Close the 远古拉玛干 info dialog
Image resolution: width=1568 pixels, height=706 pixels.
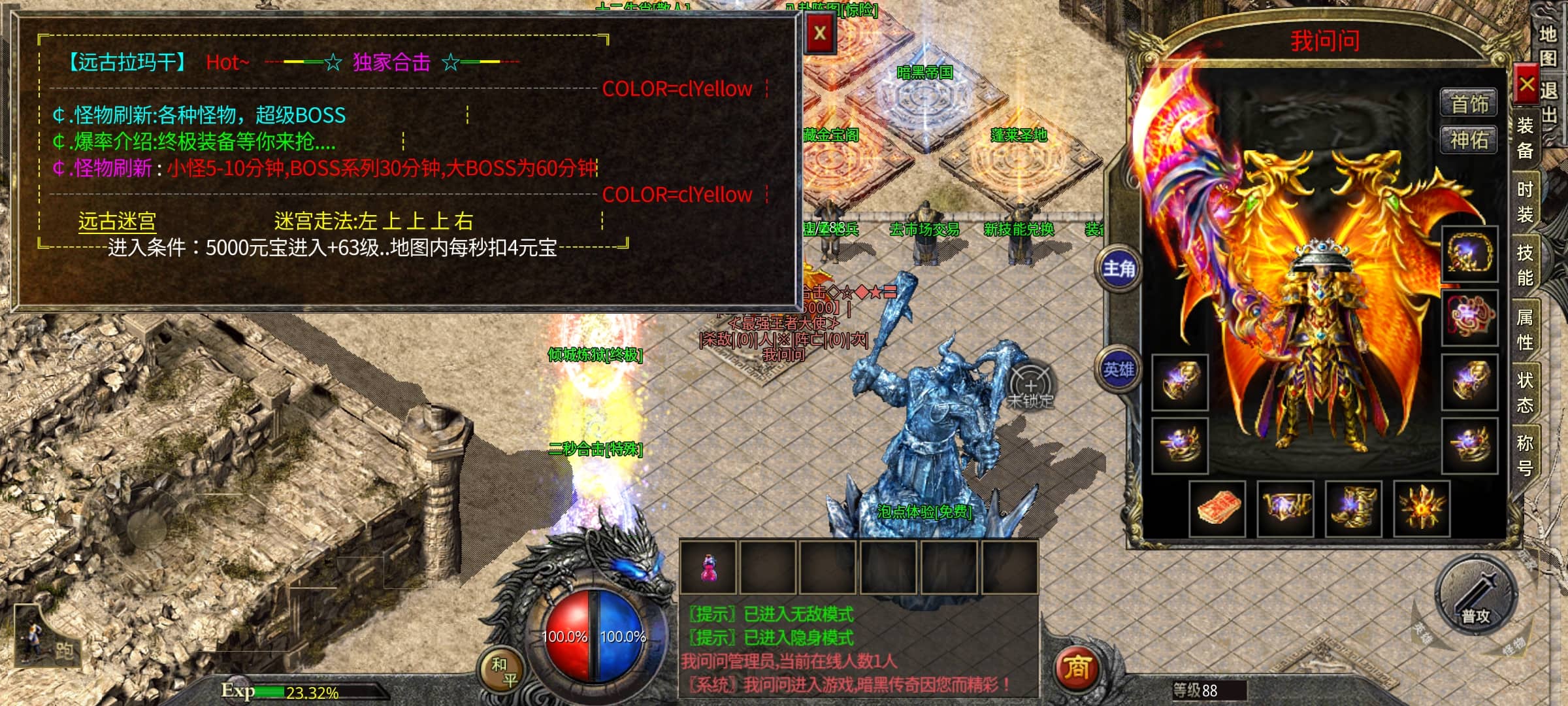[820, 33]
